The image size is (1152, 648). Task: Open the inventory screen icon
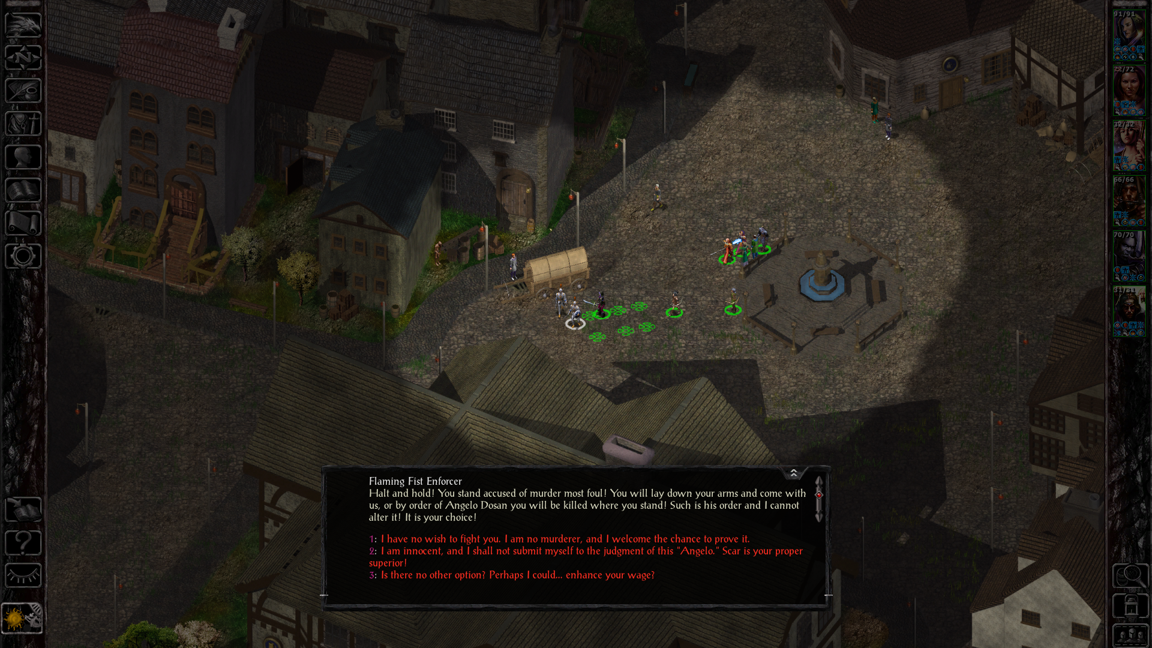(x=23, y=124)
